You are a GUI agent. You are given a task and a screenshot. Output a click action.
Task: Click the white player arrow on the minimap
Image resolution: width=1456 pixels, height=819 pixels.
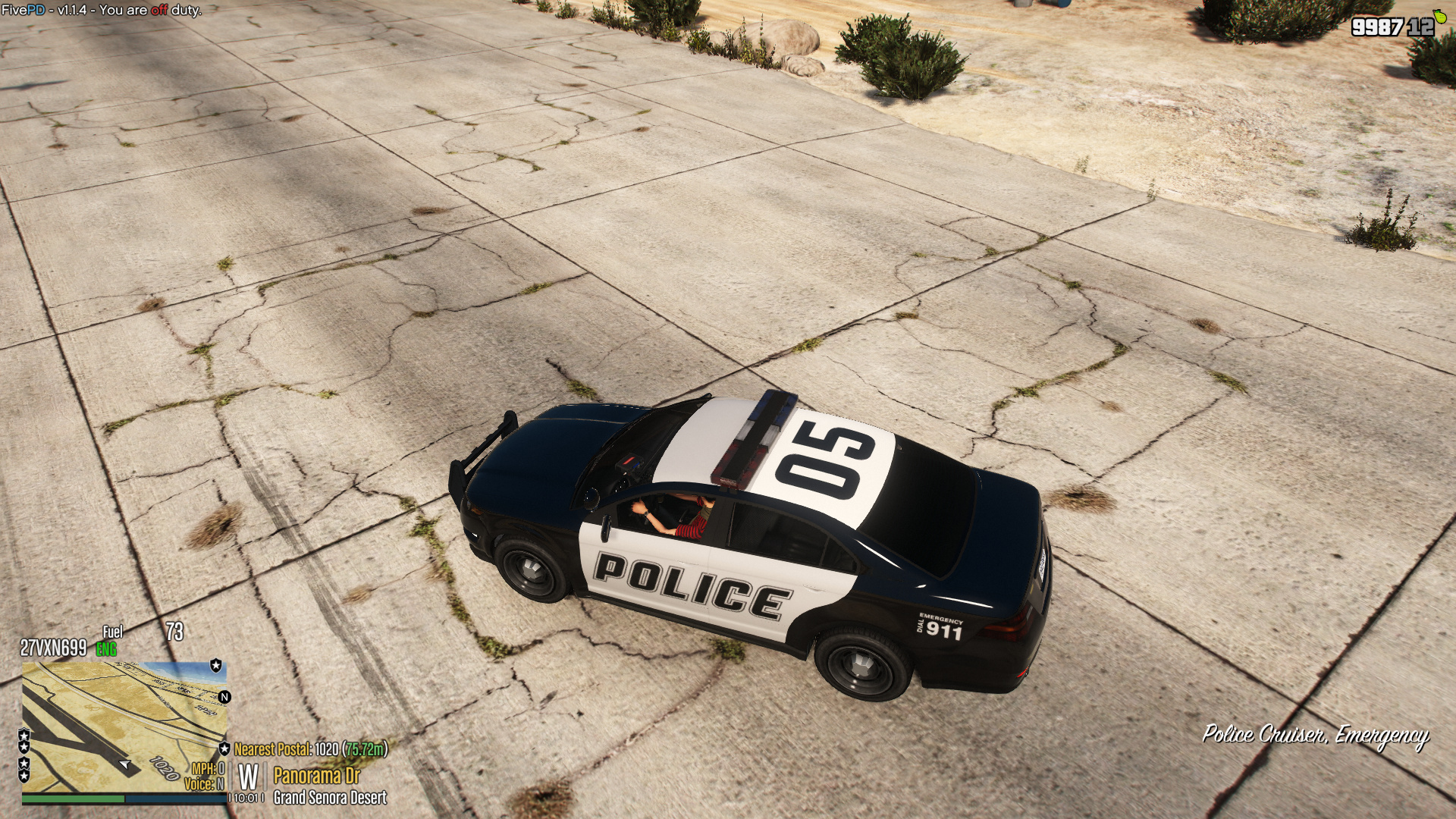125,764
